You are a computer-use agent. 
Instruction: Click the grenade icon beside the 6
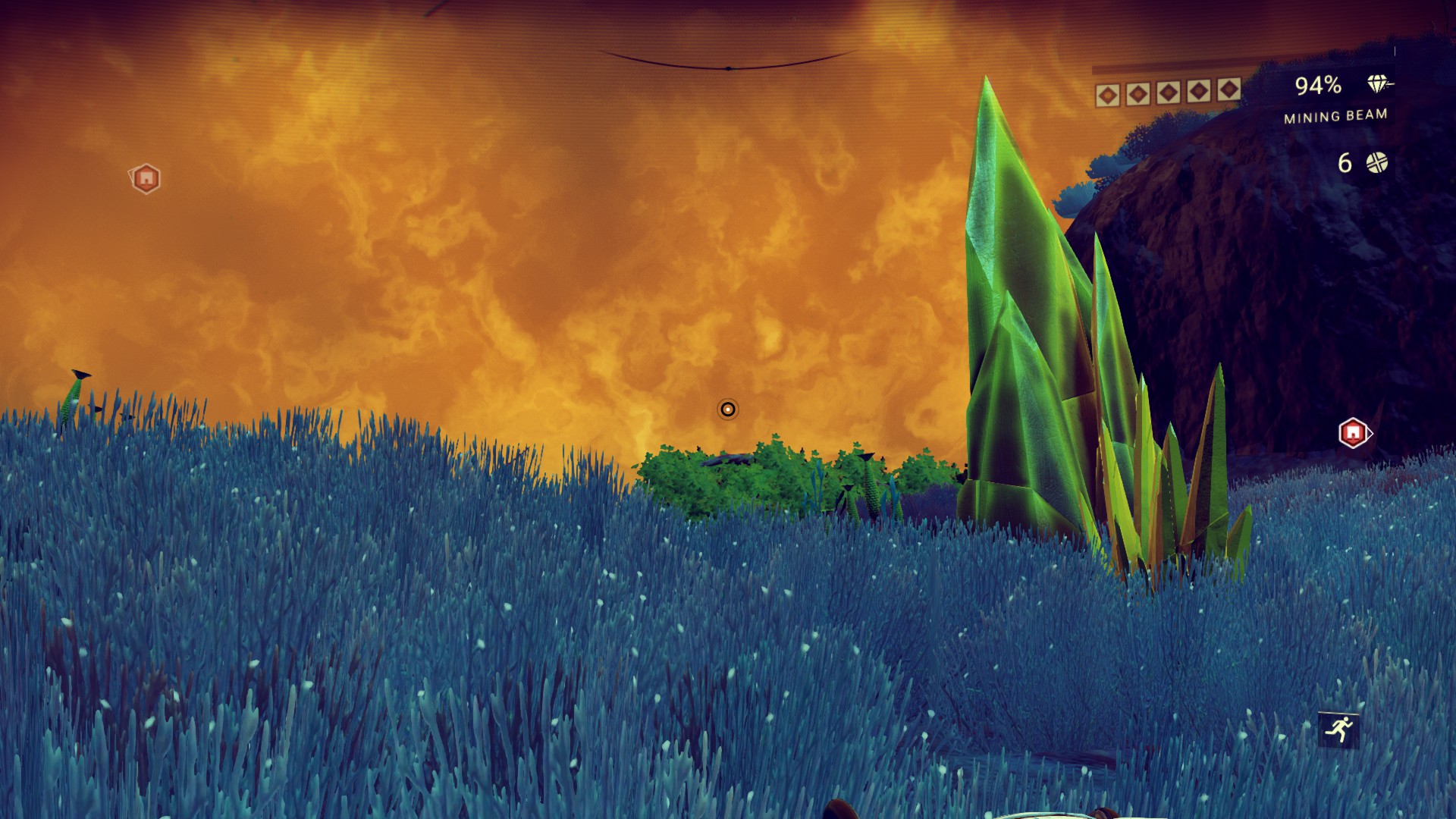click(1376, 162)
